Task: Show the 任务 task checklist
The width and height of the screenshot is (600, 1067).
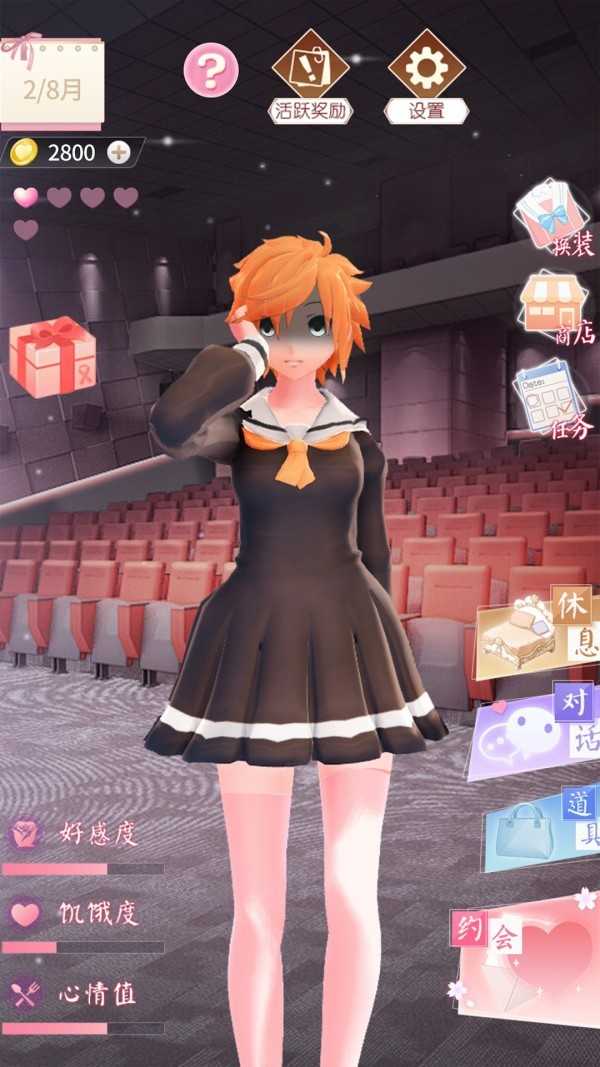Action: pos(555,402)
